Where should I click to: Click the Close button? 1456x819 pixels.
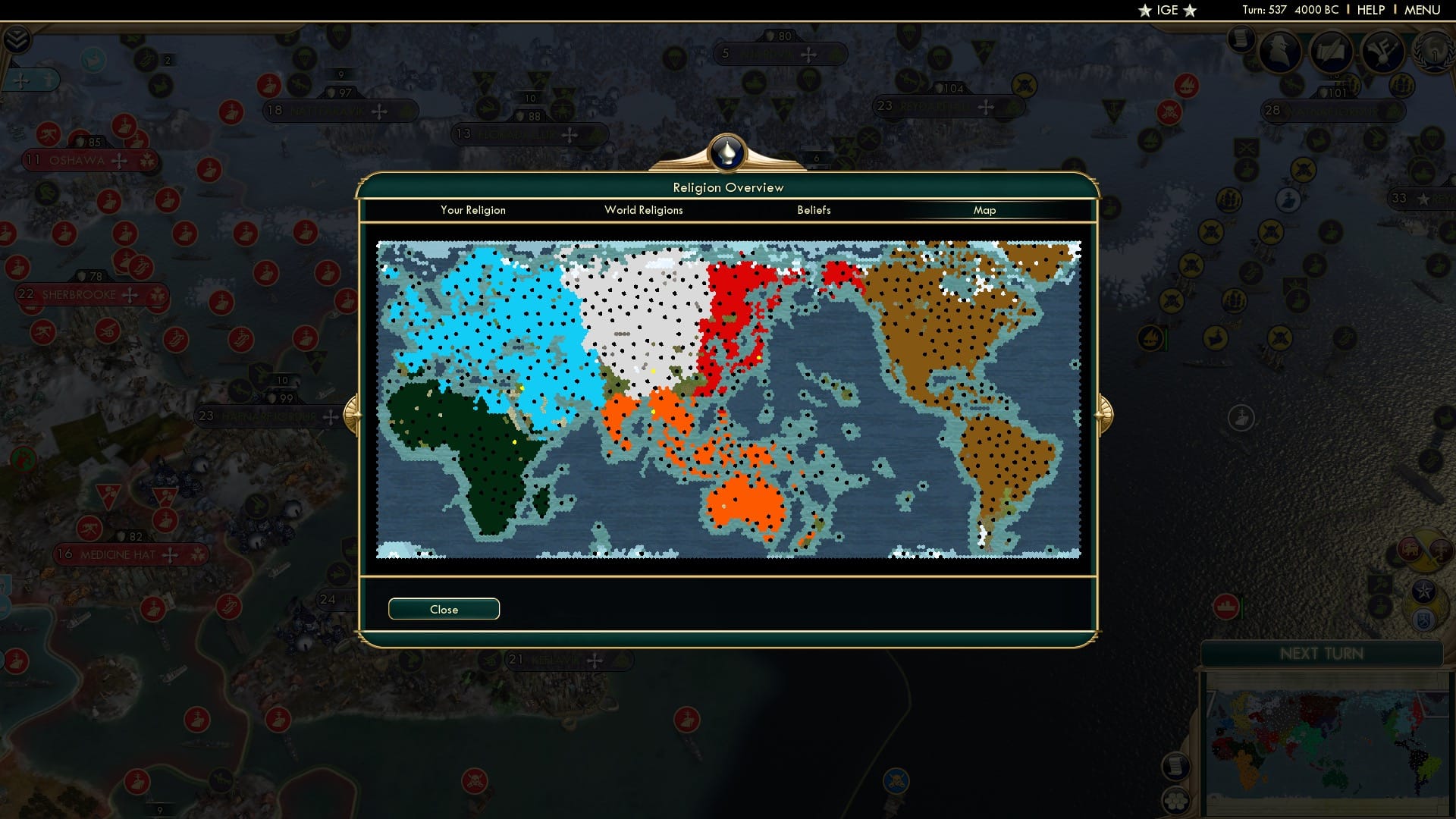[444, 609]
